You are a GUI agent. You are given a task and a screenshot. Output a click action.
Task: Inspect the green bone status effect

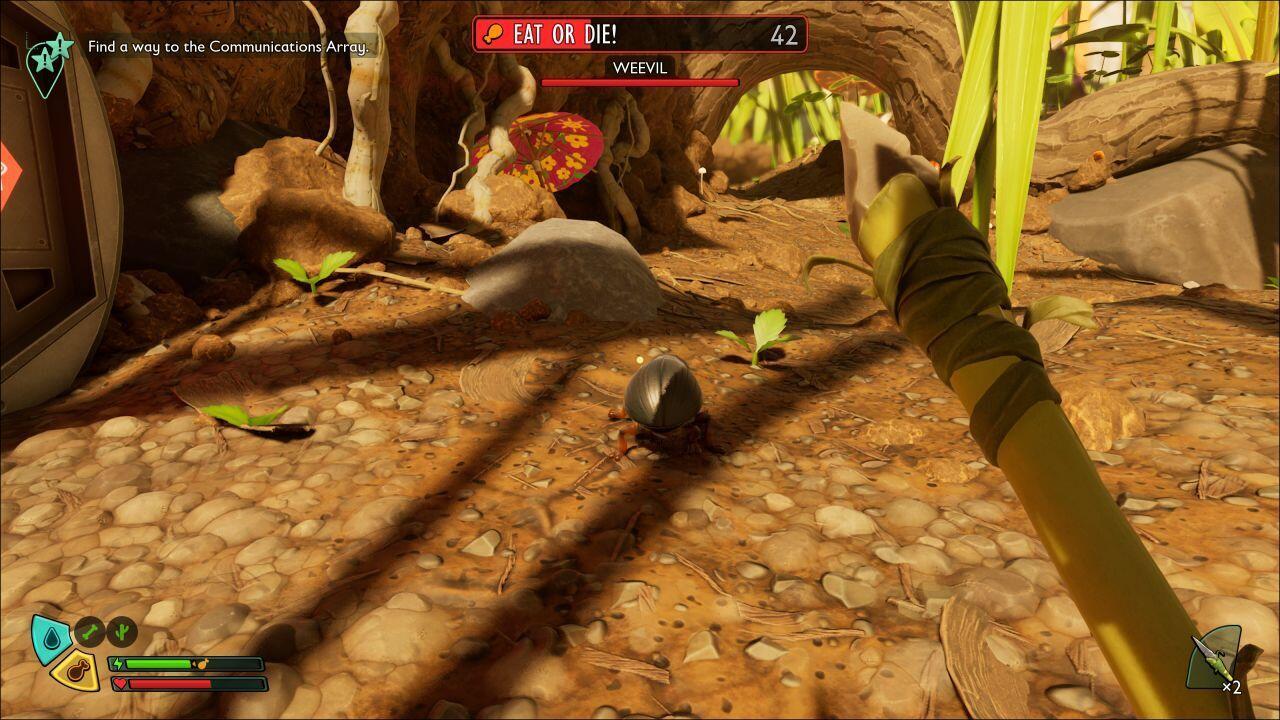pyautogui.click(x=90, y=632)
